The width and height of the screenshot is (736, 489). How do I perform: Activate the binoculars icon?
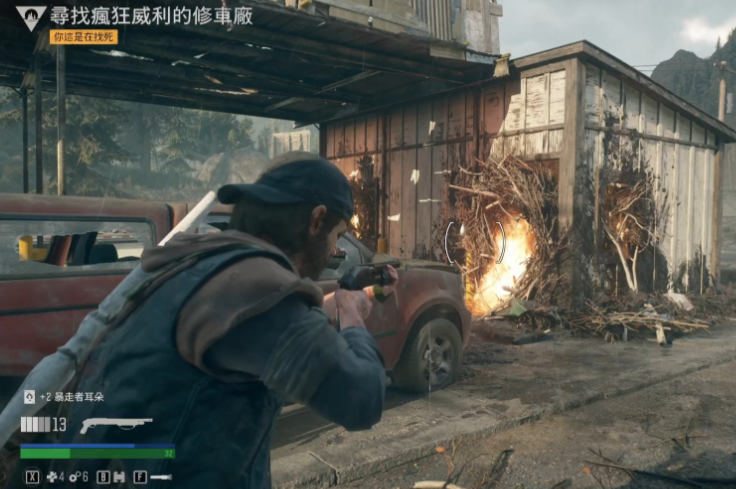coord(120,477)
